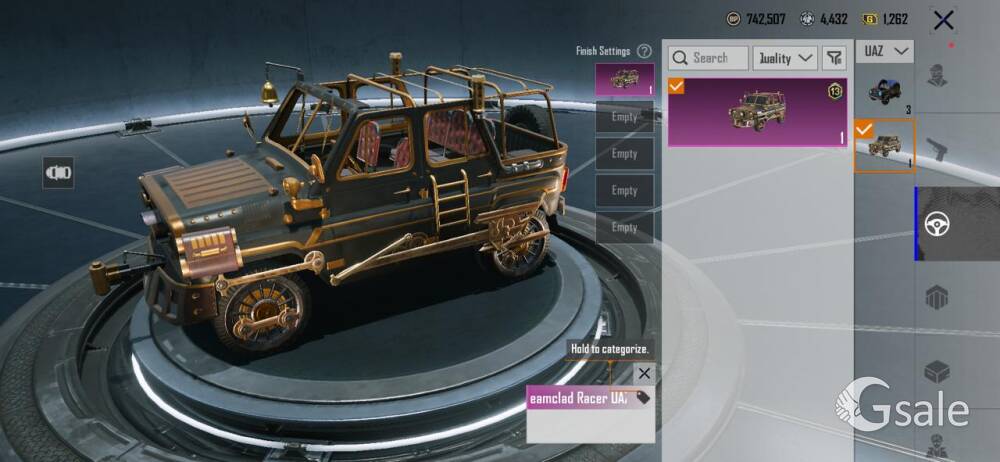Open the UAZ vehicle type dropdown
Screen dimensions: 1000x462
point(884,50)
